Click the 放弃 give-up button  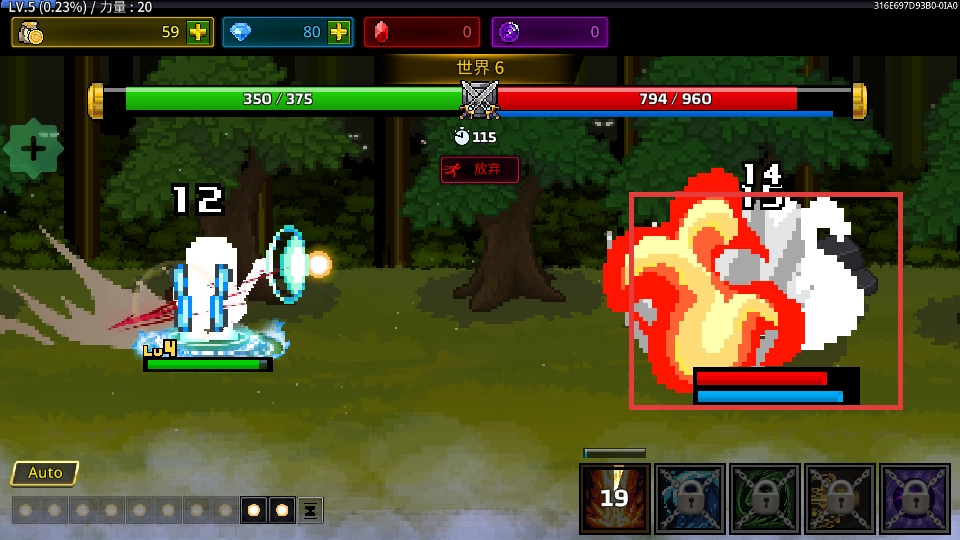(x=480, y=169)
